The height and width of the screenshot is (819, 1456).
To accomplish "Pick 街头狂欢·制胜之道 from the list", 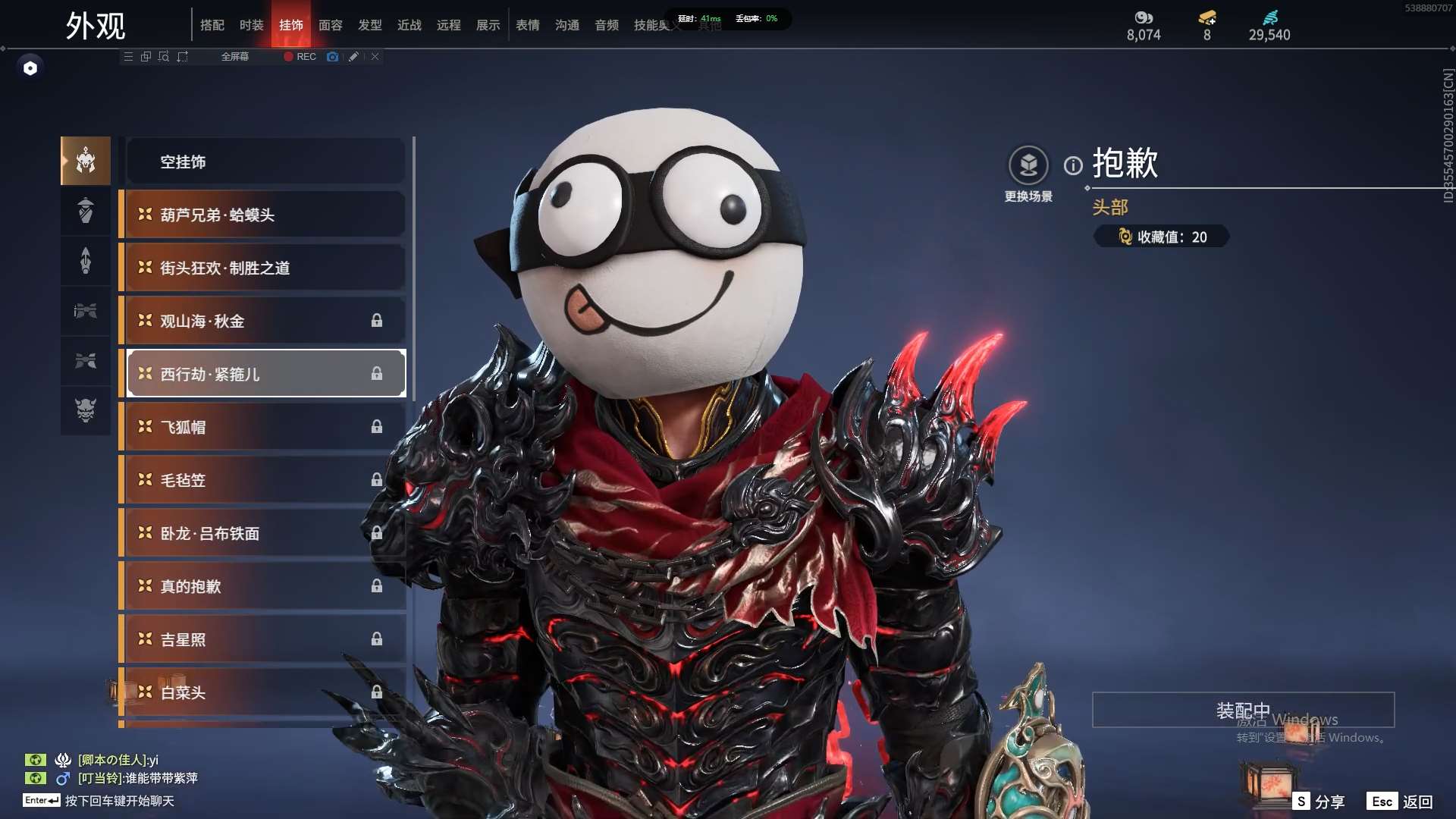I will coord(265,268).
